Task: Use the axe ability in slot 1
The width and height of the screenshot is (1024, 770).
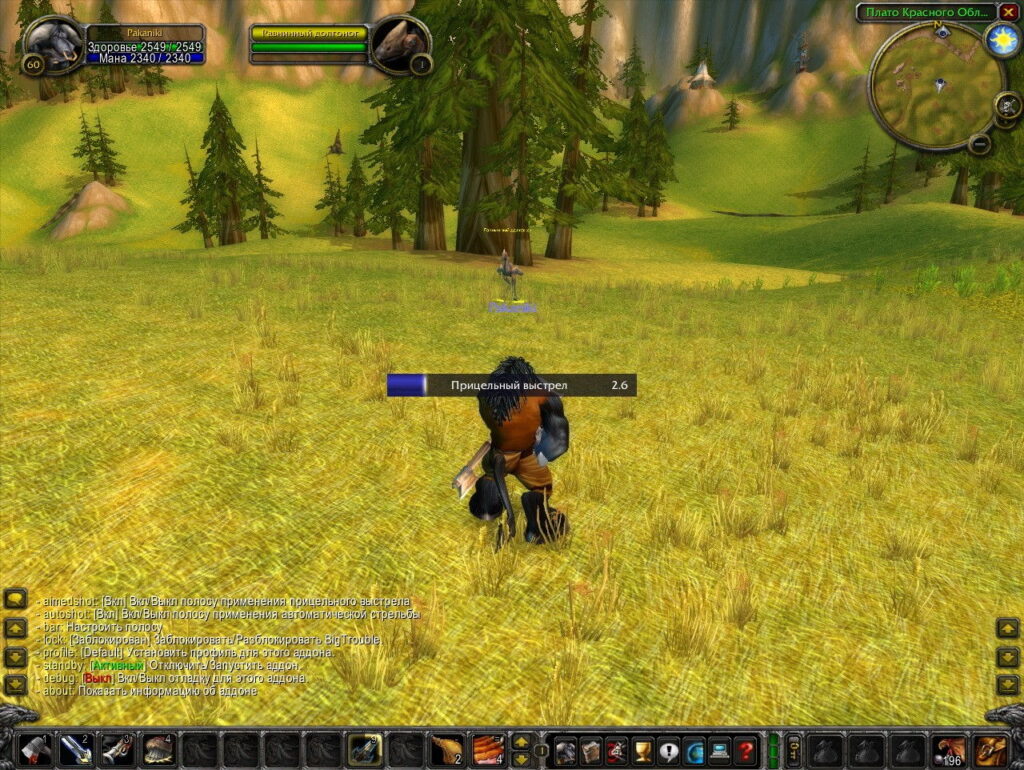Action: pos(35,749)
